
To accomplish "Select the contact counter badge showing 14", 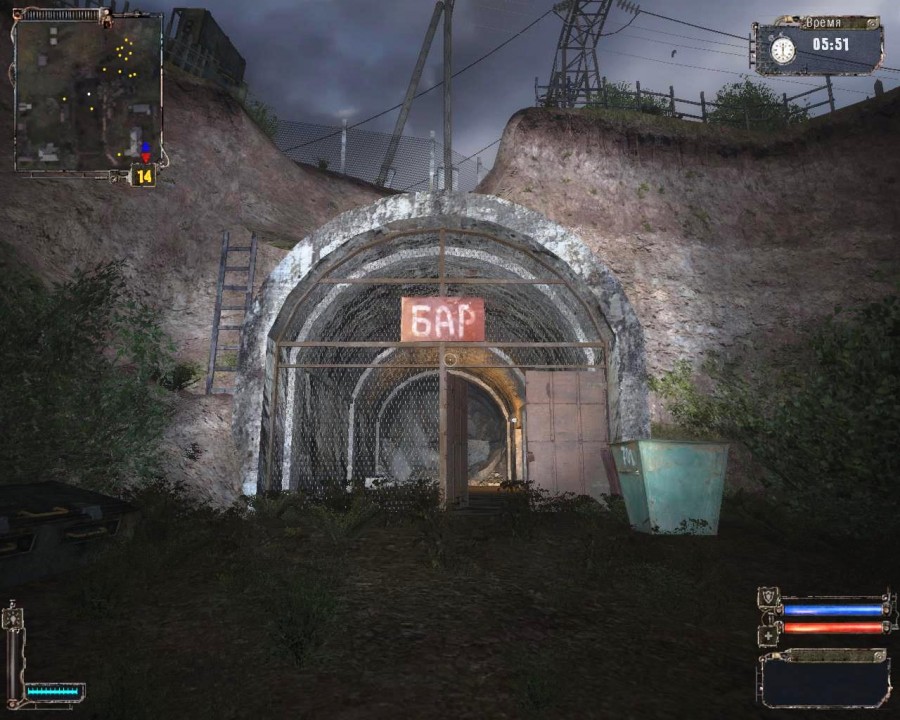I will 144,177.
